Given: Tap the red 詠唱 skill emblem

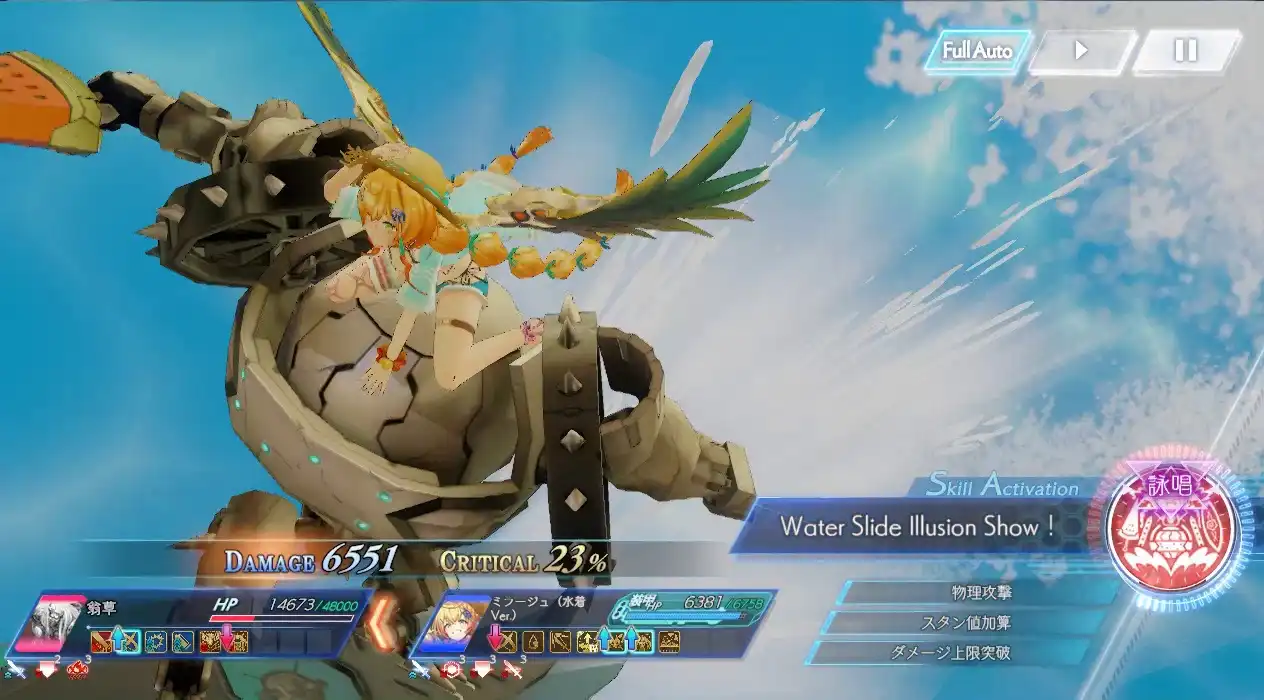Looking at the screenshot, I should pos(1173,528).
